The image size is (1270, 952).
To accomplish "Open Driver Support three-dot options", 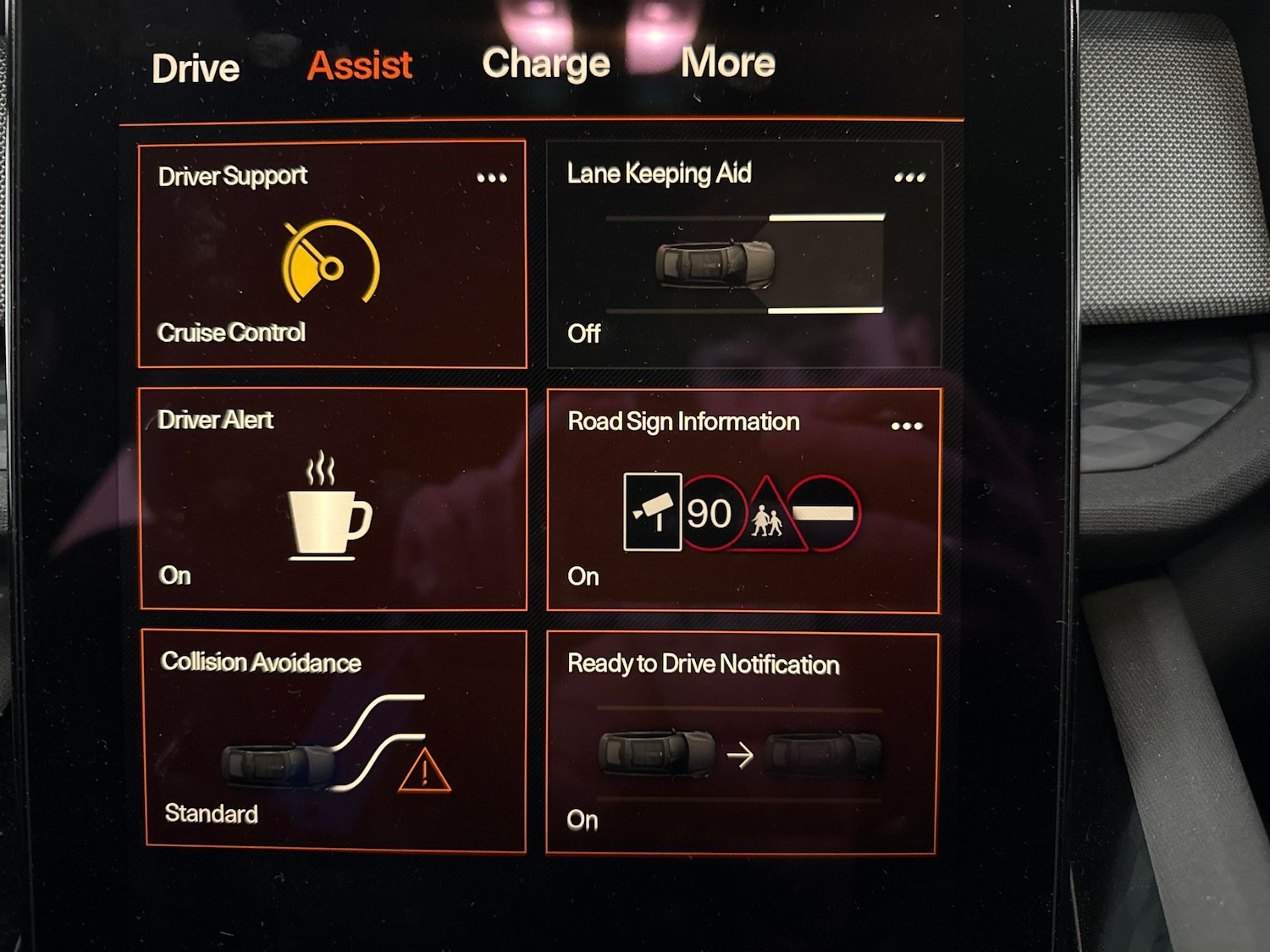I will click(x=492, y=178).
